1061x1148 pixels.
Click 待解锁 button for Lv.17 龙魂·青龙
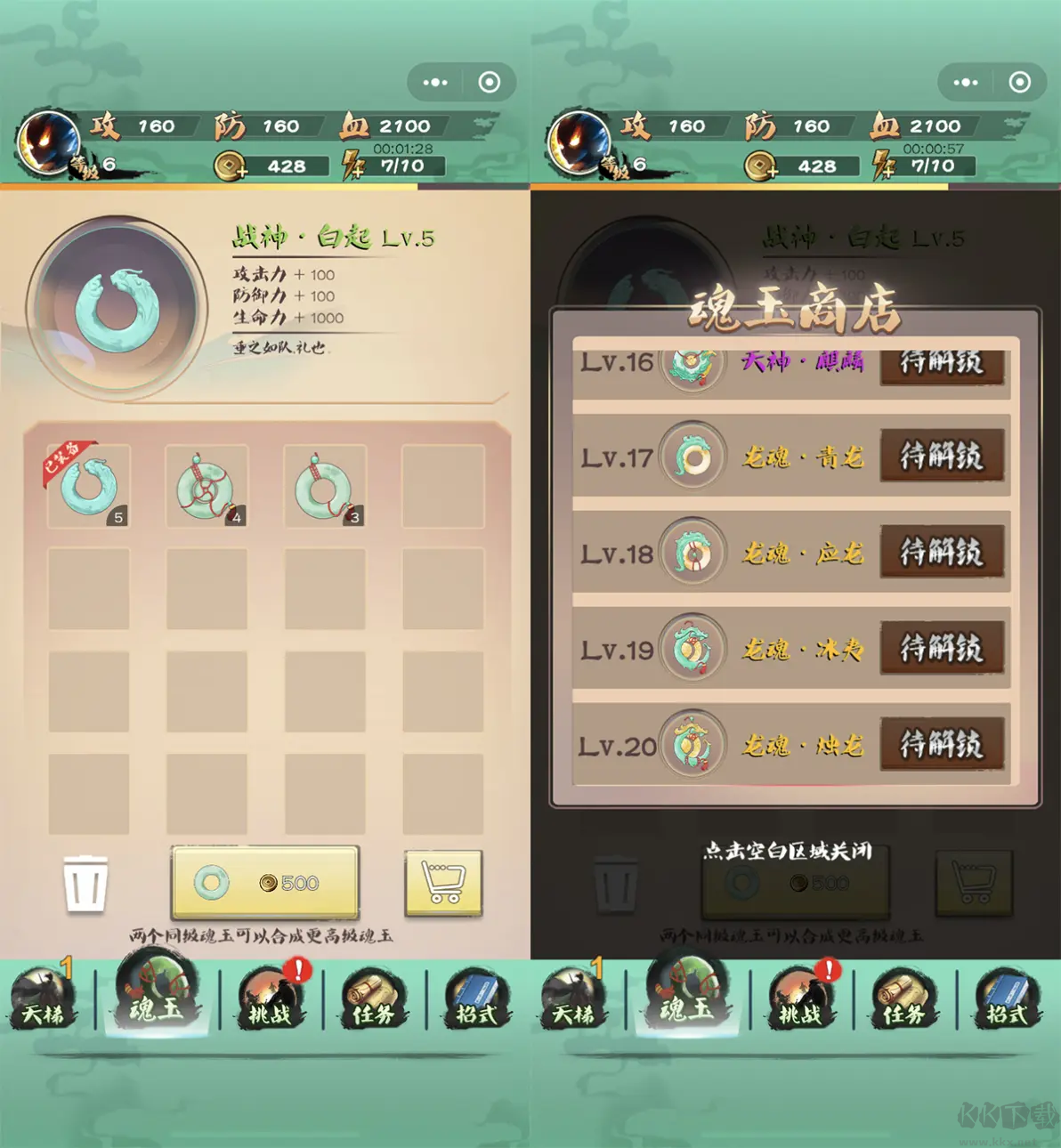943,457
